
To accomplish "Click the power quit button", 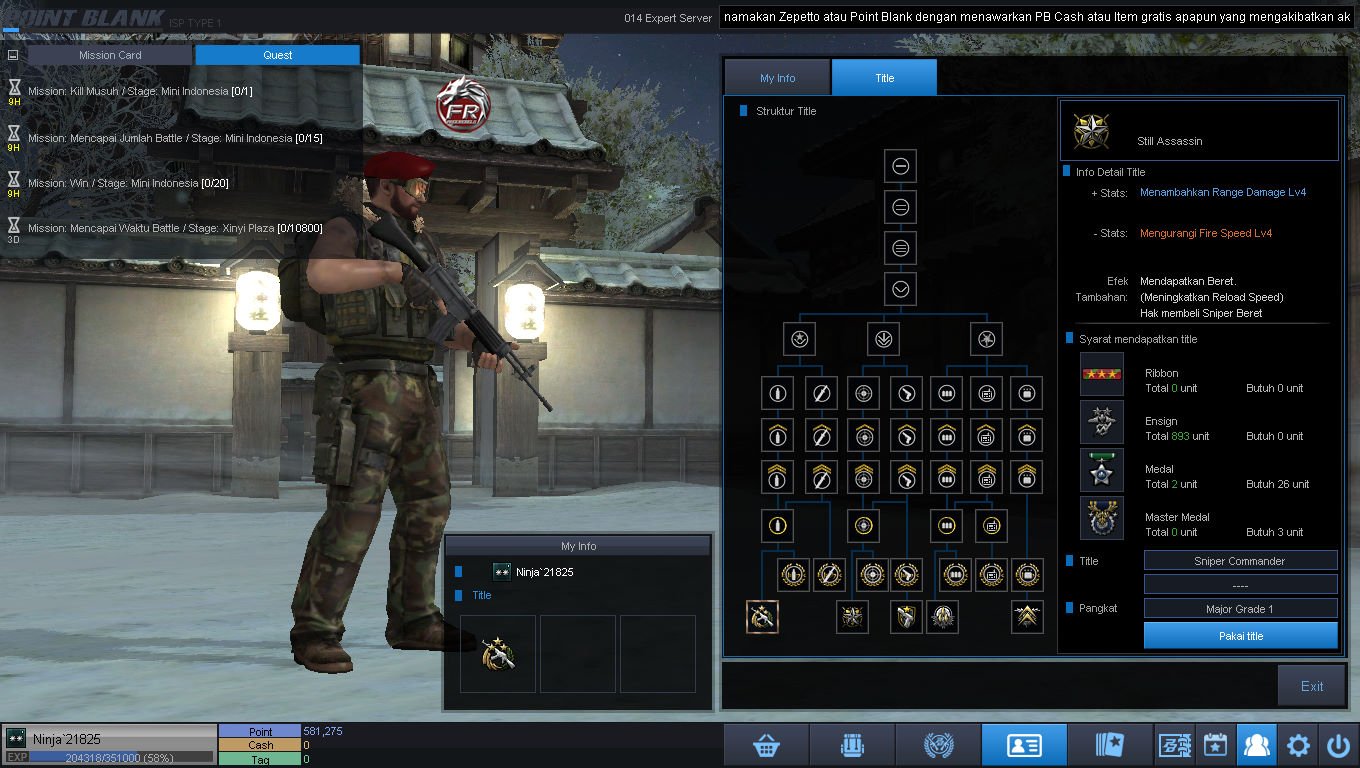I will [x=1338, y=745].
